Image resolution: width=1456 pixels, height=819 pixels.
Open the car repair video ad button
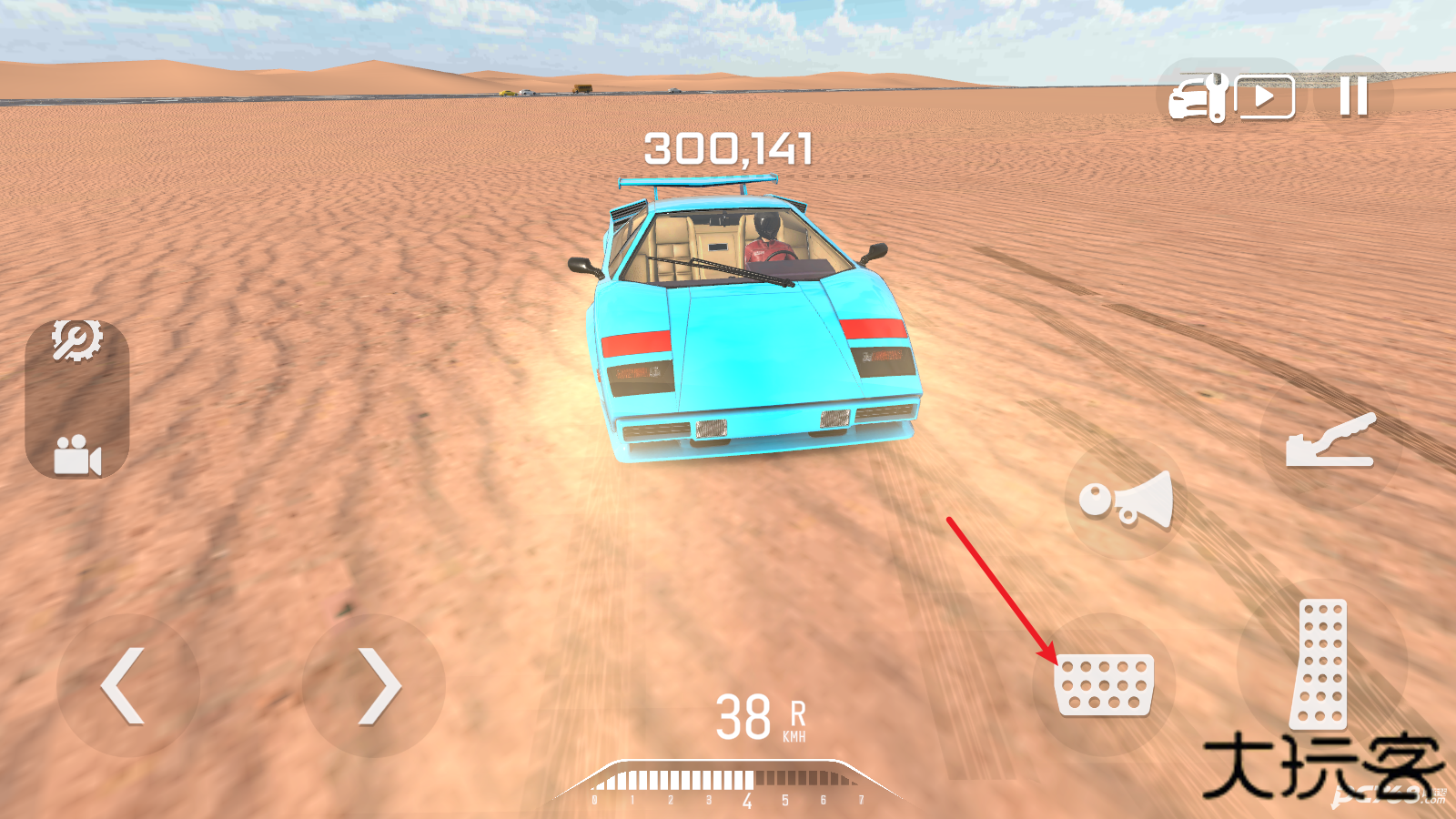click(1232, 96)
